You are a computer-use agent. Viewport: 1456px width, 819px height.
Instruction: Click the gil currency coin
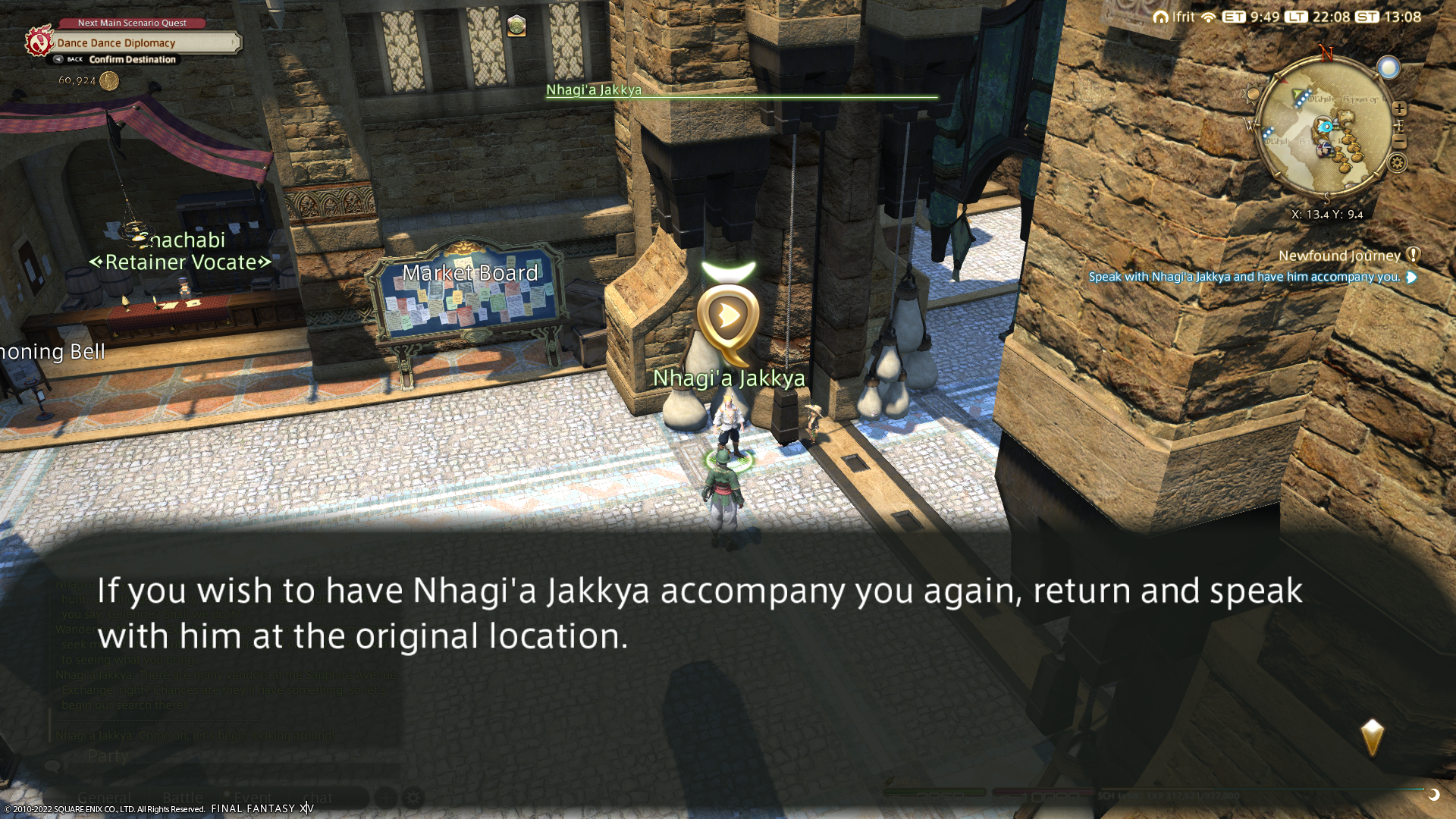(x=109, y=80)
